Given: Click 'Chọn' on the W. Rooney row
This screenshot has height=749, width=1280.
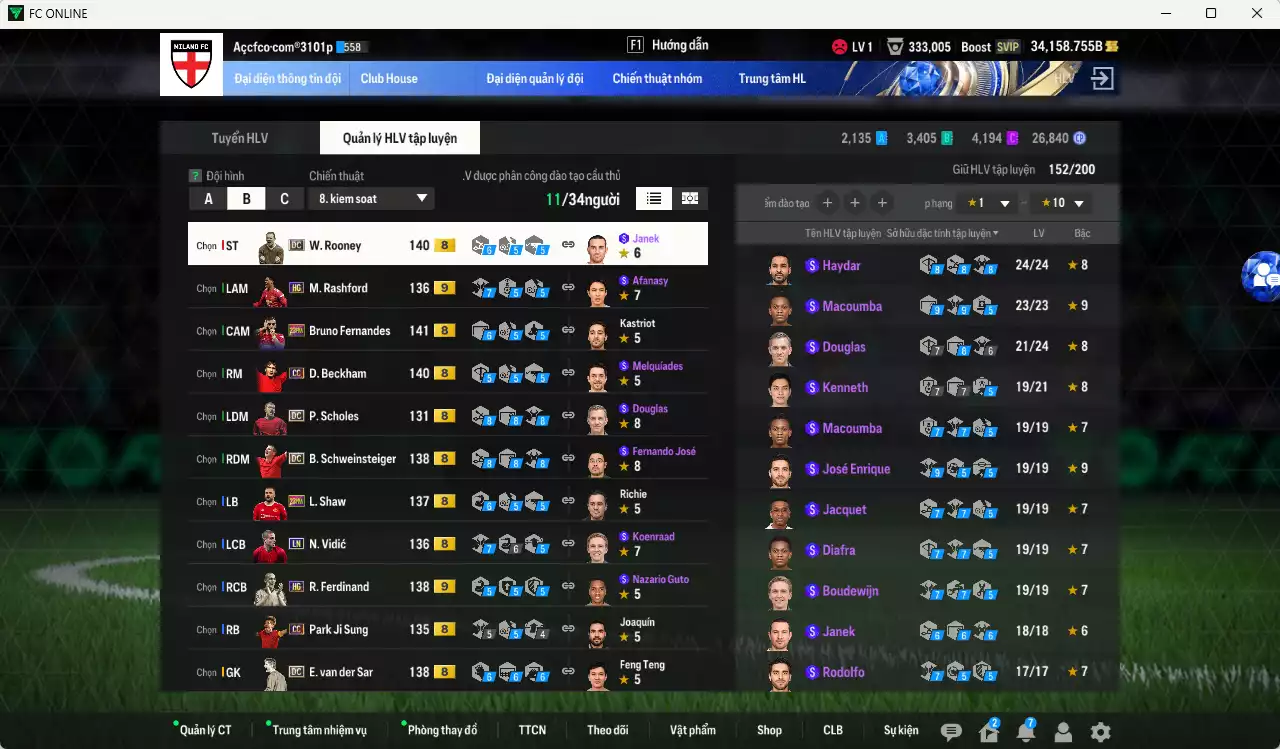Looking at the screenshot, I should pos(207,244).
